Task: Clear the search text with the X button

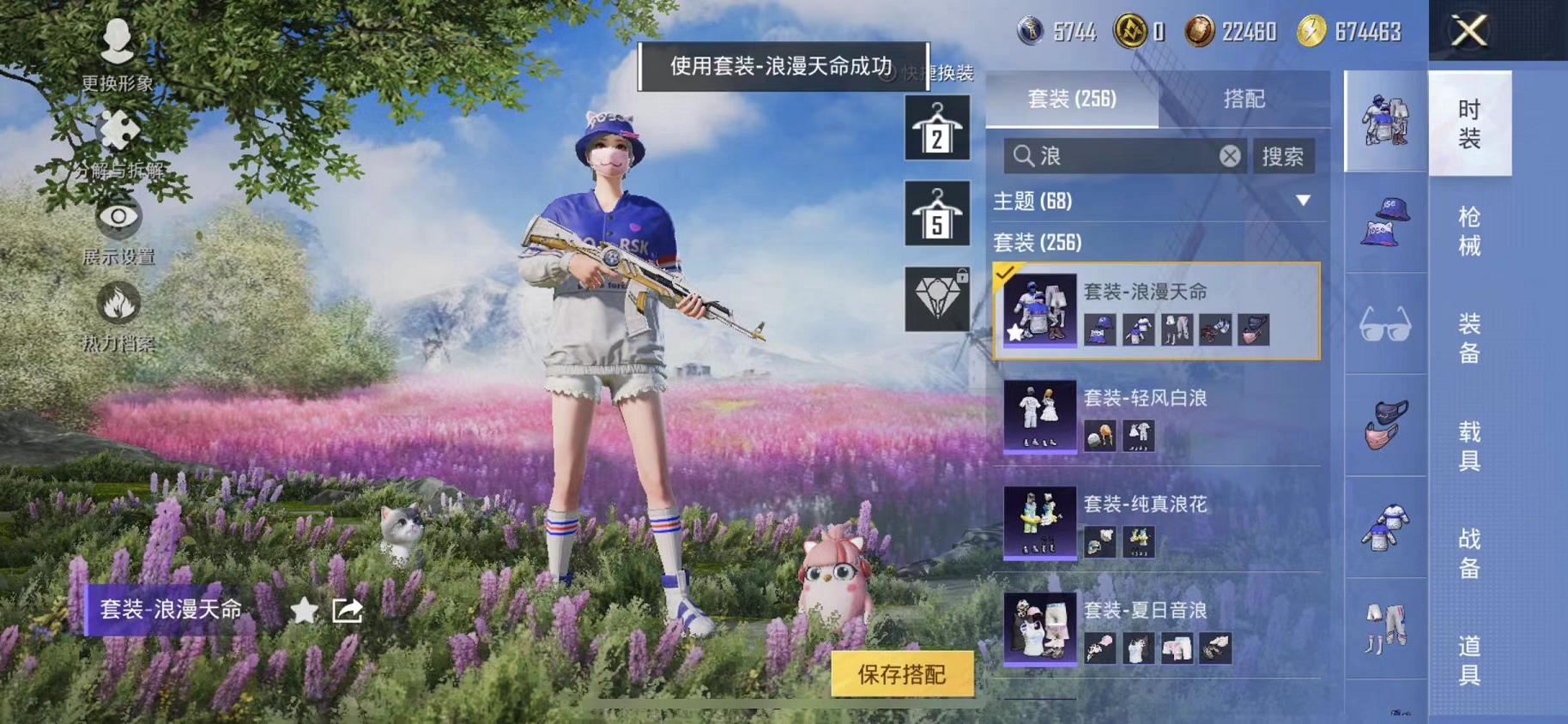Action: click(x=1230, y=156)
